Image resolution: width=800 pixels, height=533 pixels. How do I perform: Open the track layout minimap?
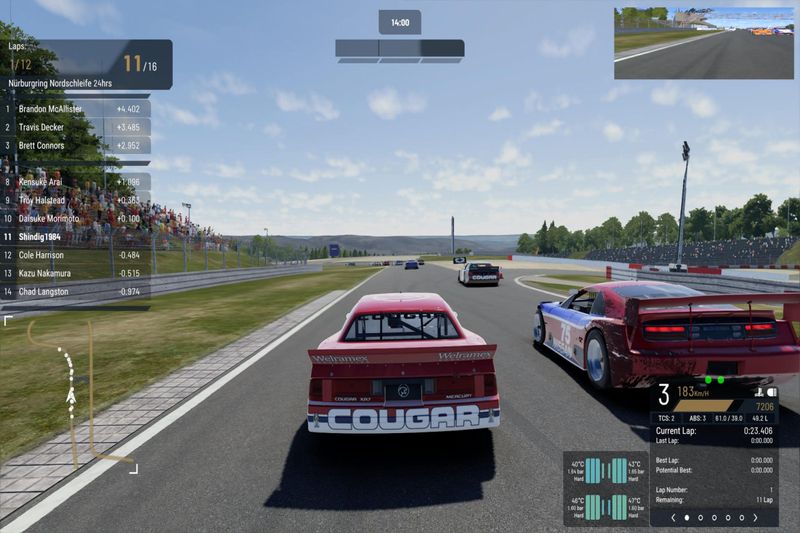pyautogui.click(x=72, y=393)
